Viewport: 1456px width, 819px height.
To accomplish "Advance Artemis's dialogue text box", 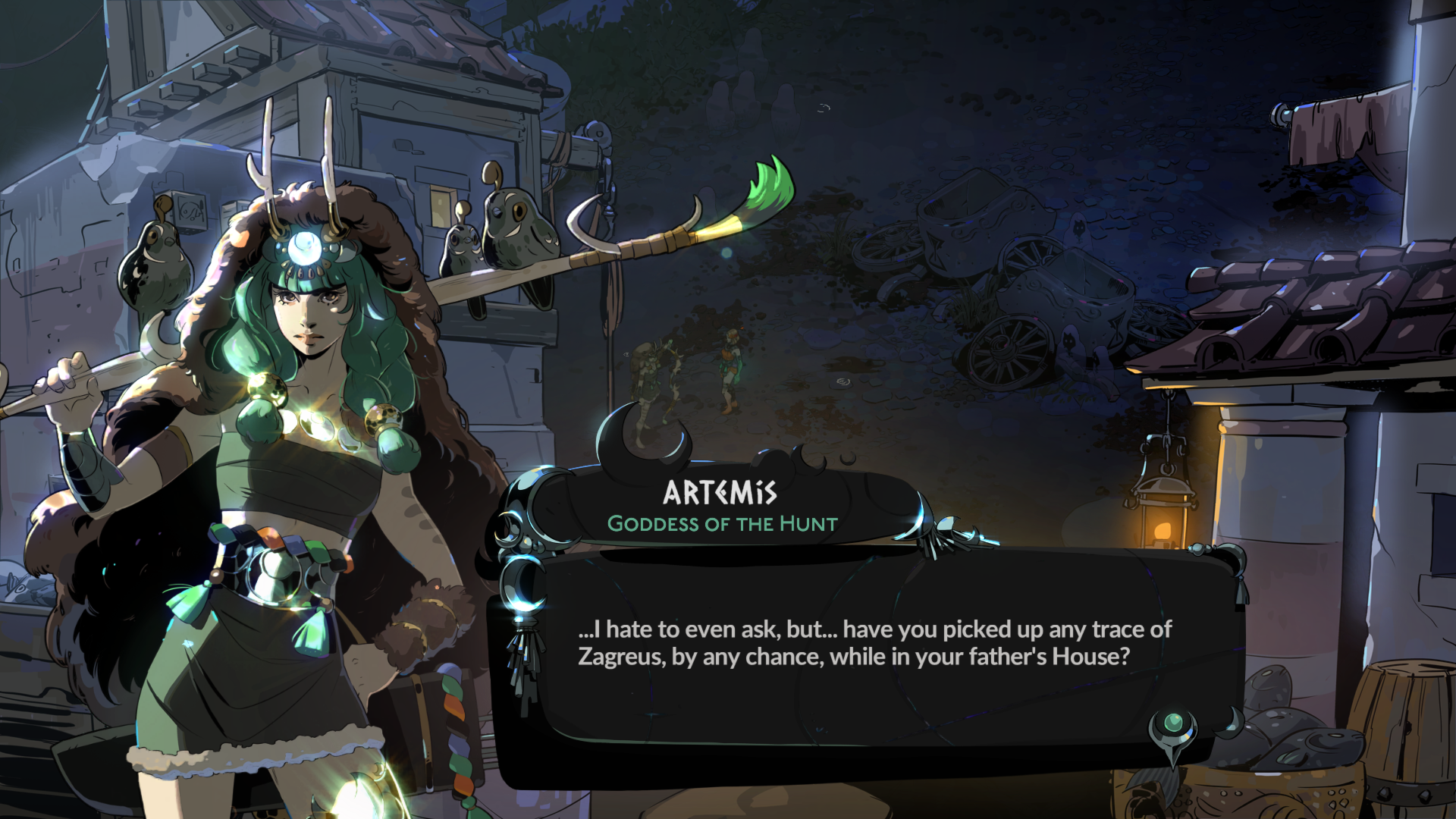I will pyautogui.click(x=872, y=645).
